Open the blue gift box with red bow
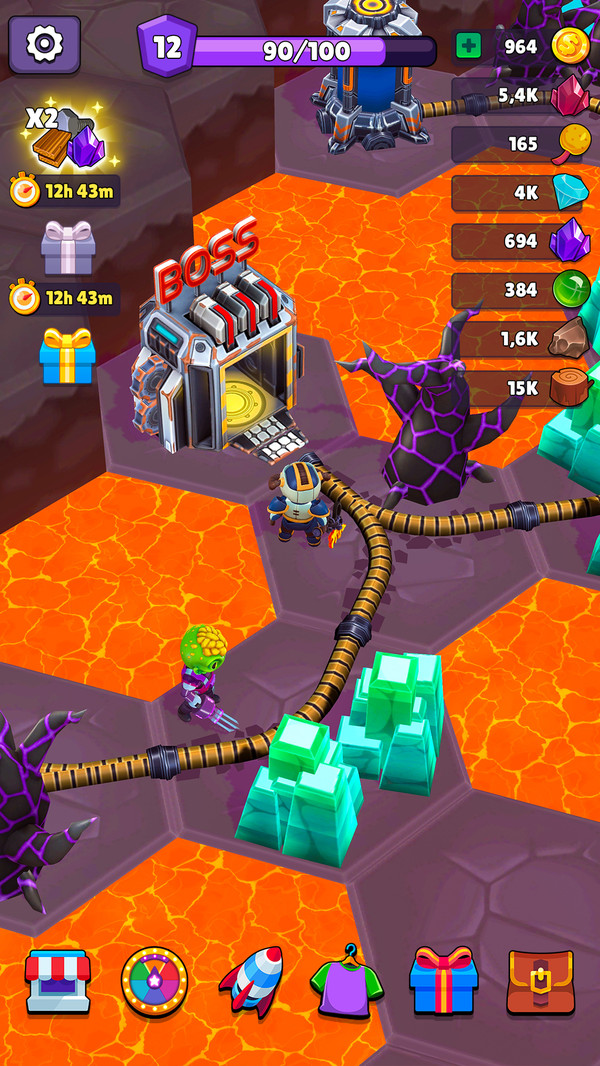600x1066 pixels. (444, 980)
